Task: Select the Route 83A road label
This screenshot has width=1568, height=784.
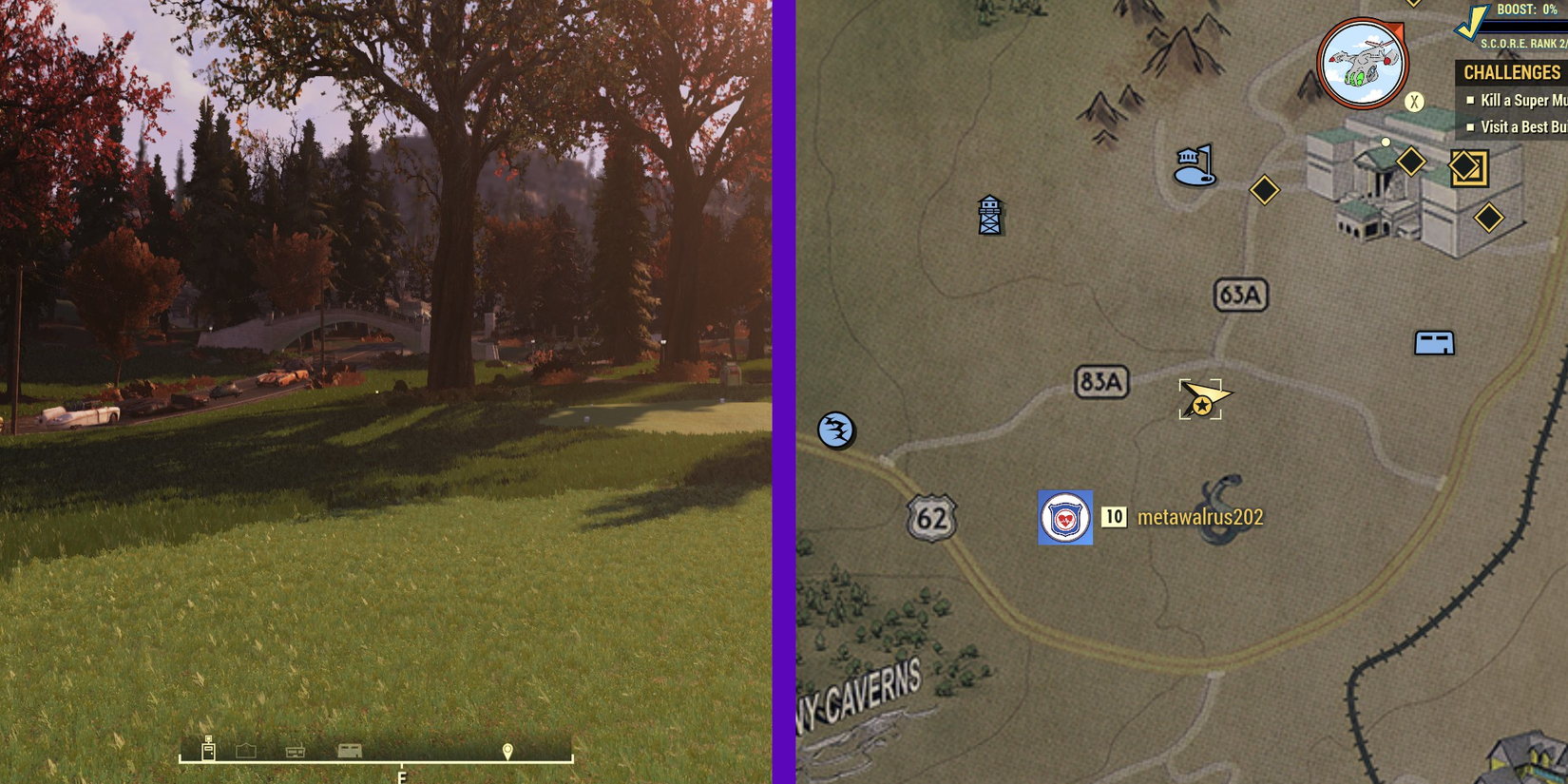Action: [x=1101, y=379]
